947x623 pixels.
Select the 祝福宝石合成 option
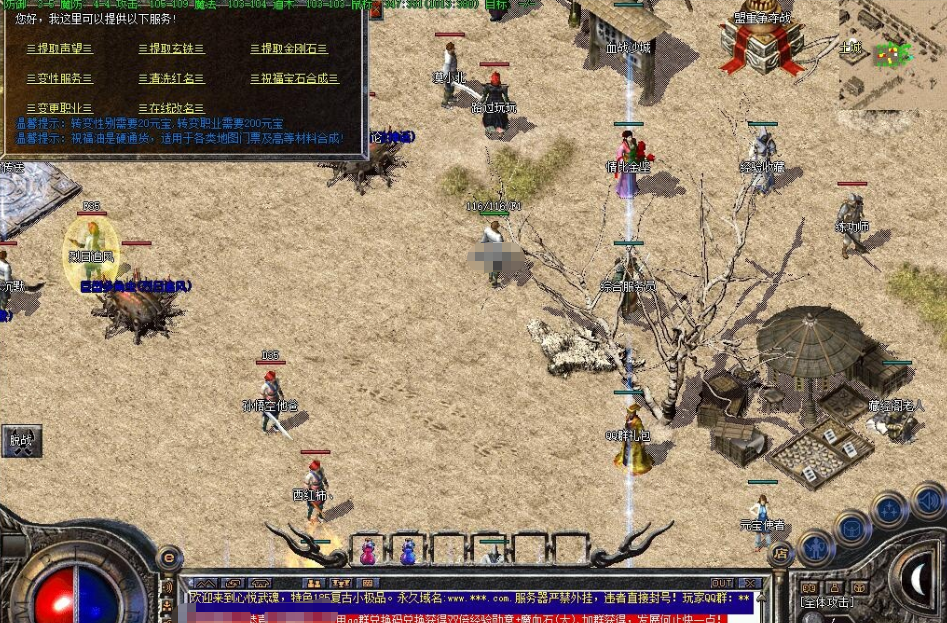(x=294, y=79)
